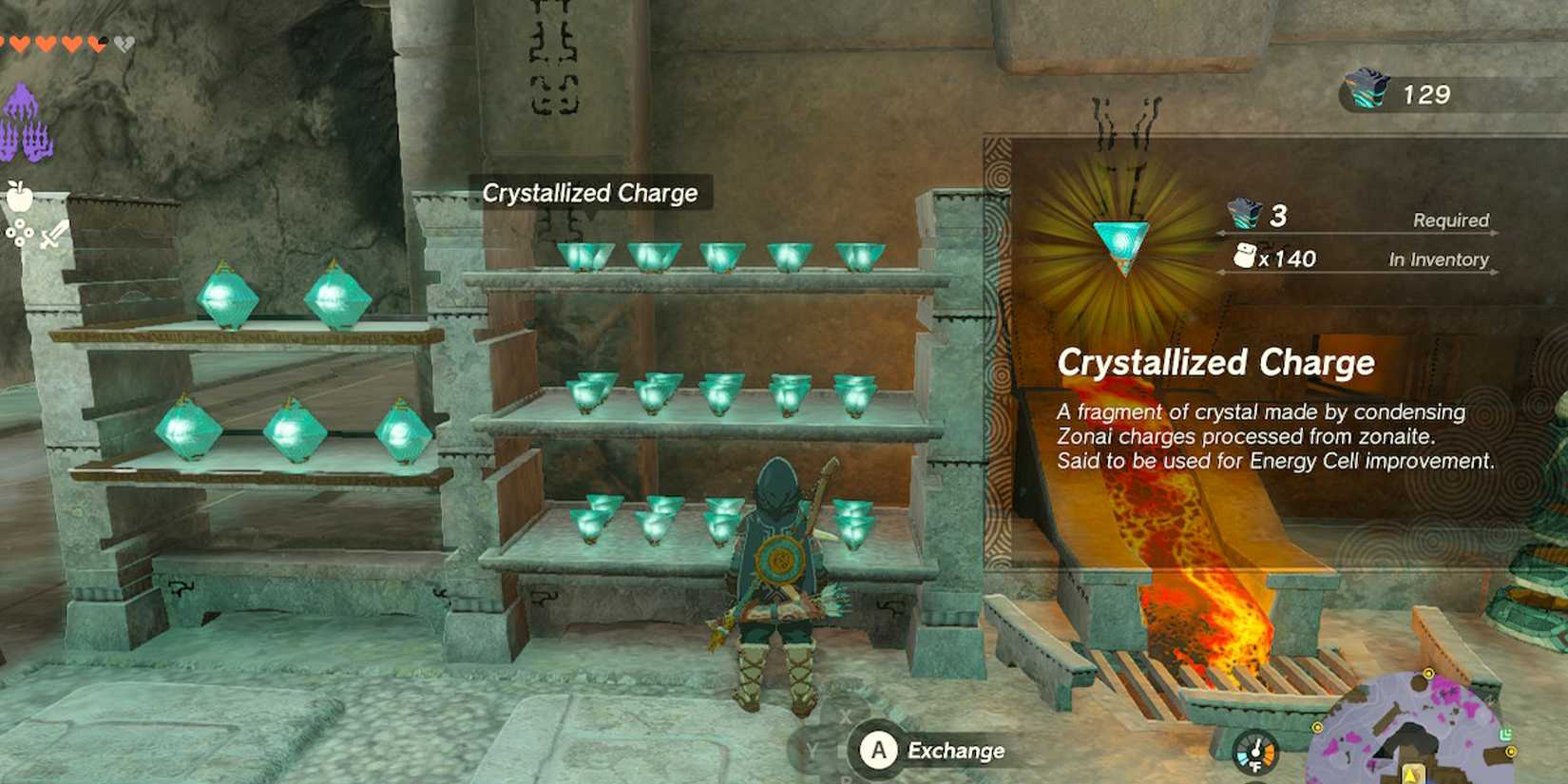This screenshot has height=784, width=1568.
Task: Select the purple gloom hand icon below the hearts
Action: [x=24, y=124]
